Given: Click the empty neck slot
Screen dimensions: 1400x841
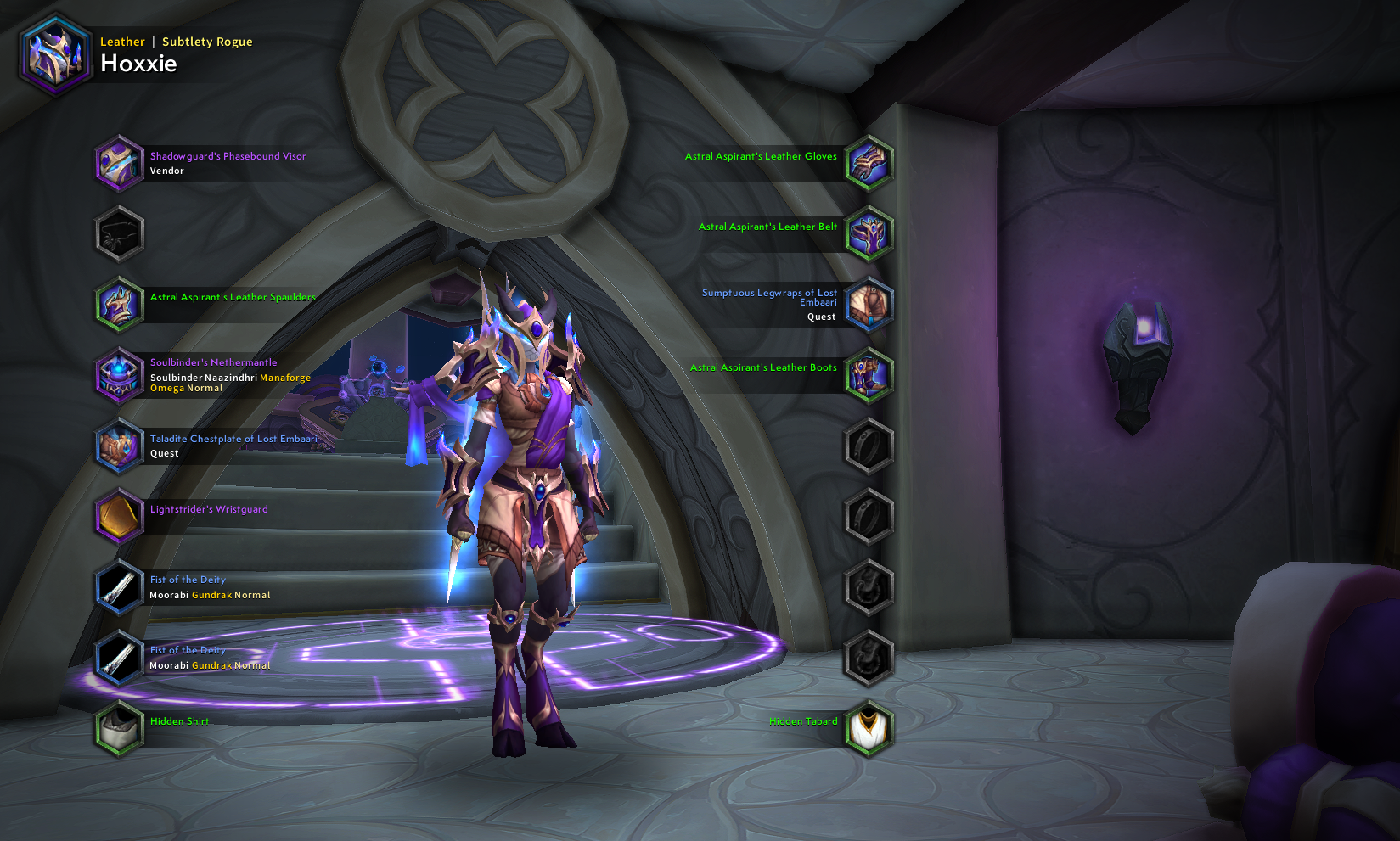Looking at the screenshot, I should coord(119,233).
